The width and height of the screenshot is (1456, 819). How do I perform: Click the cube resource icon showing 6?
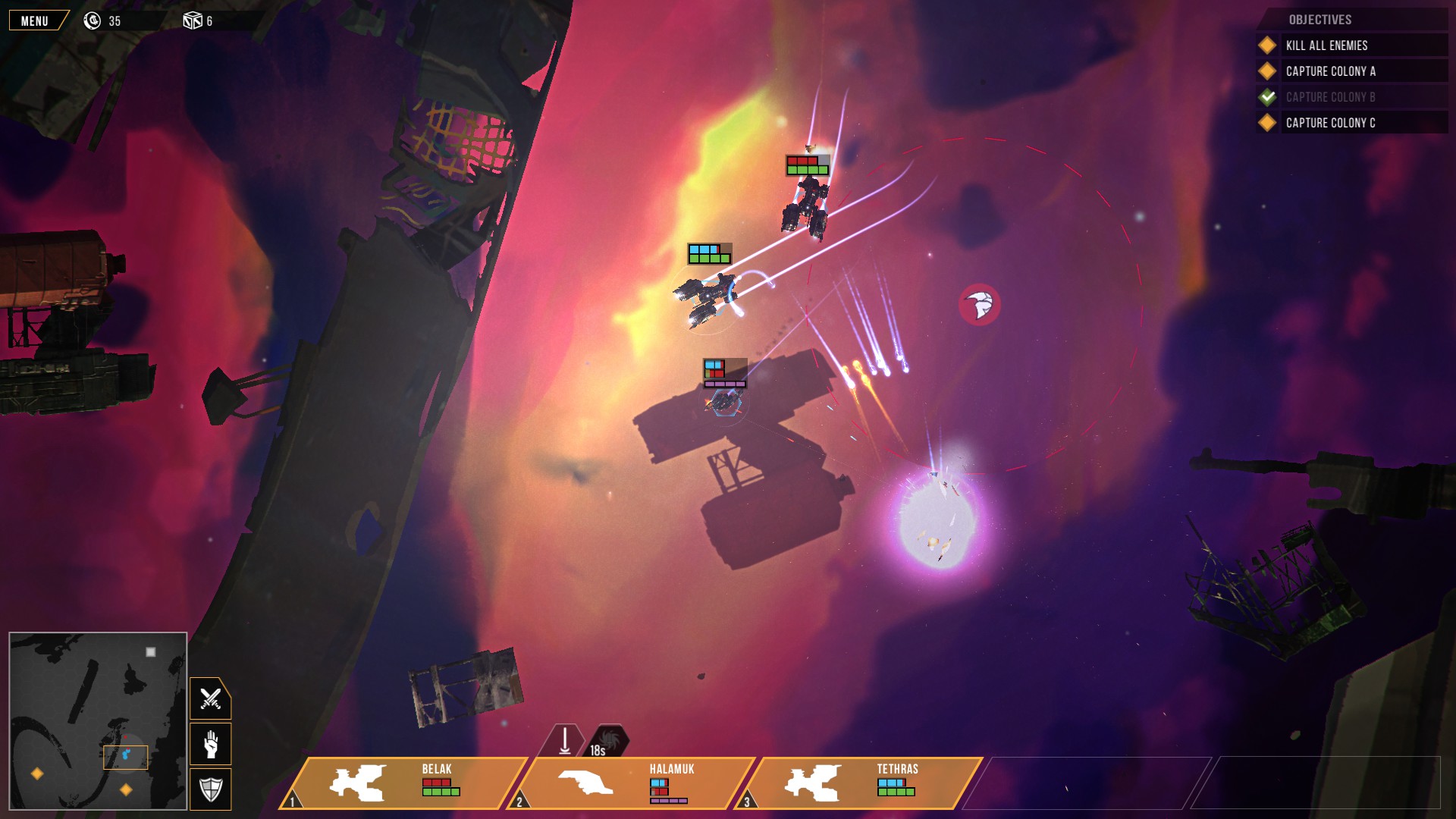coord(193,20)
